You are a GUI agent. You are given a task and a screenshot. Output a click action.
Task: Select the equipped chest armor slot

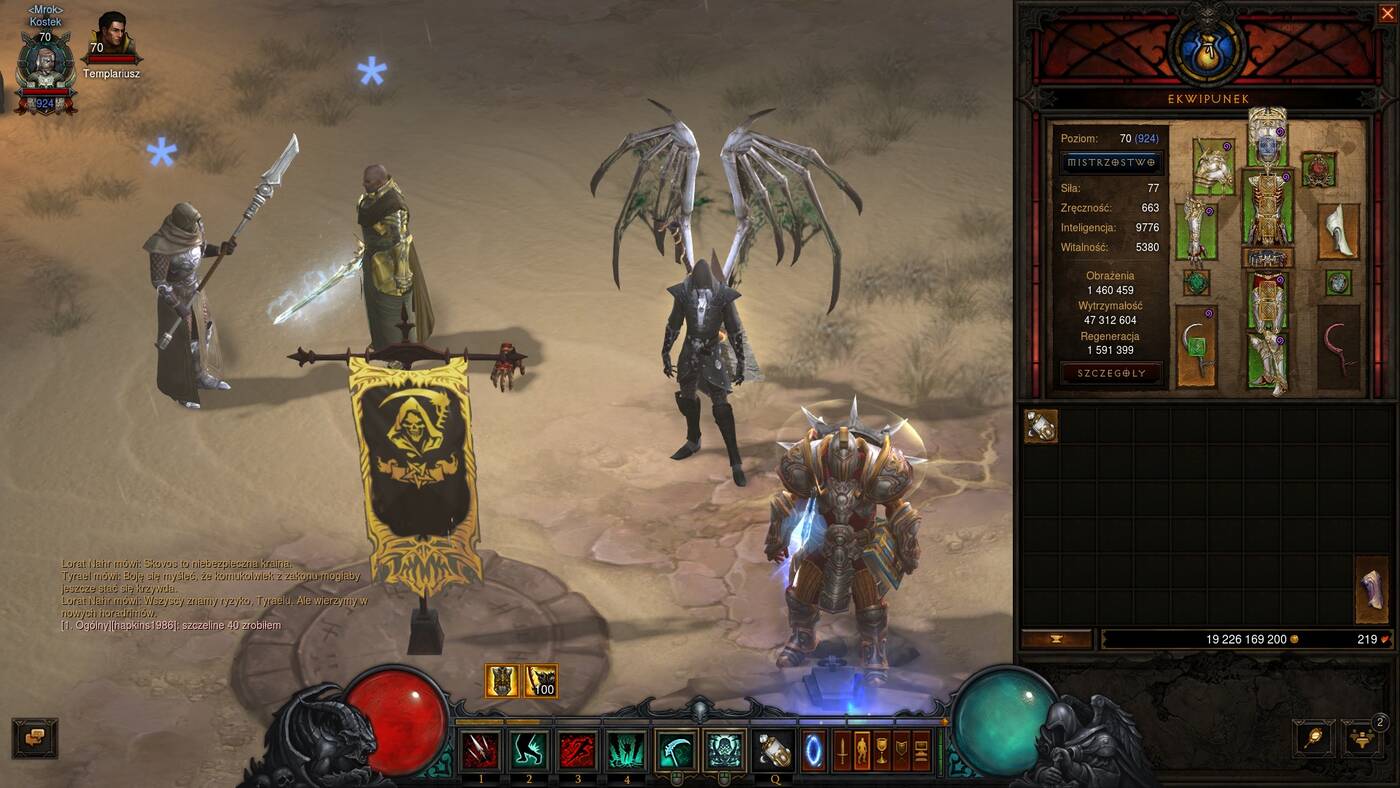(1267, 205)
